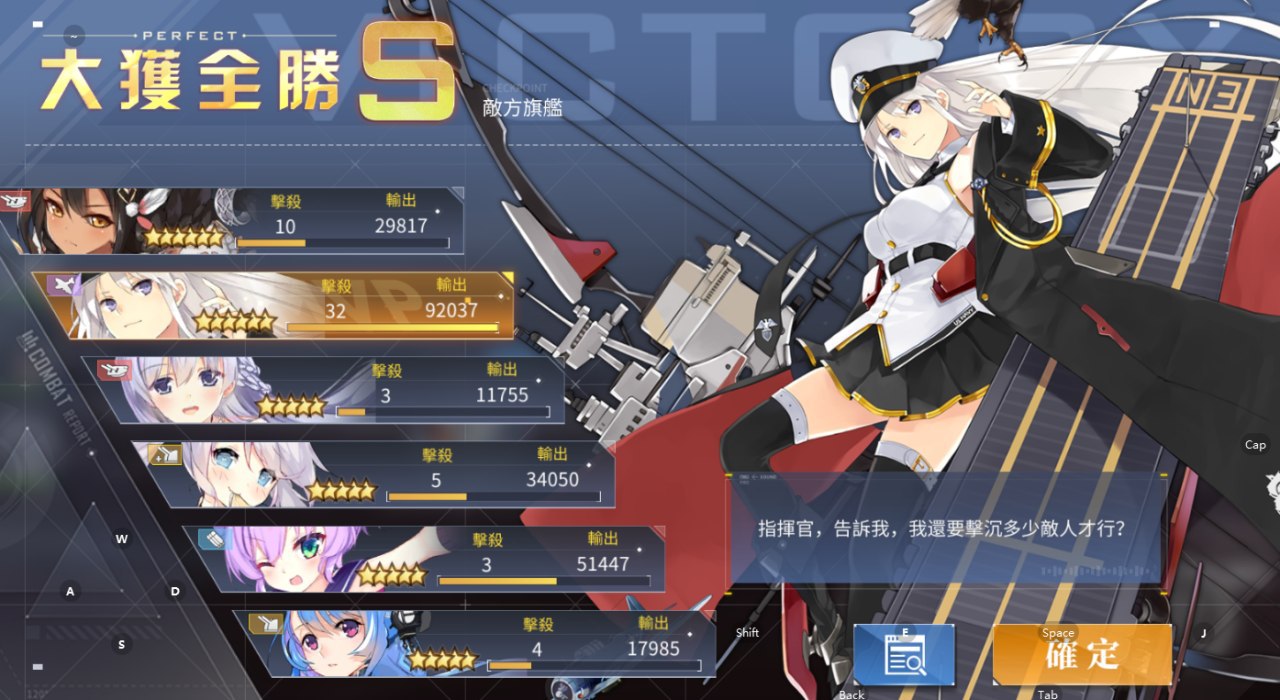
Task: Open the blue battle statistics detail button
Action: [x=904, y=655]
